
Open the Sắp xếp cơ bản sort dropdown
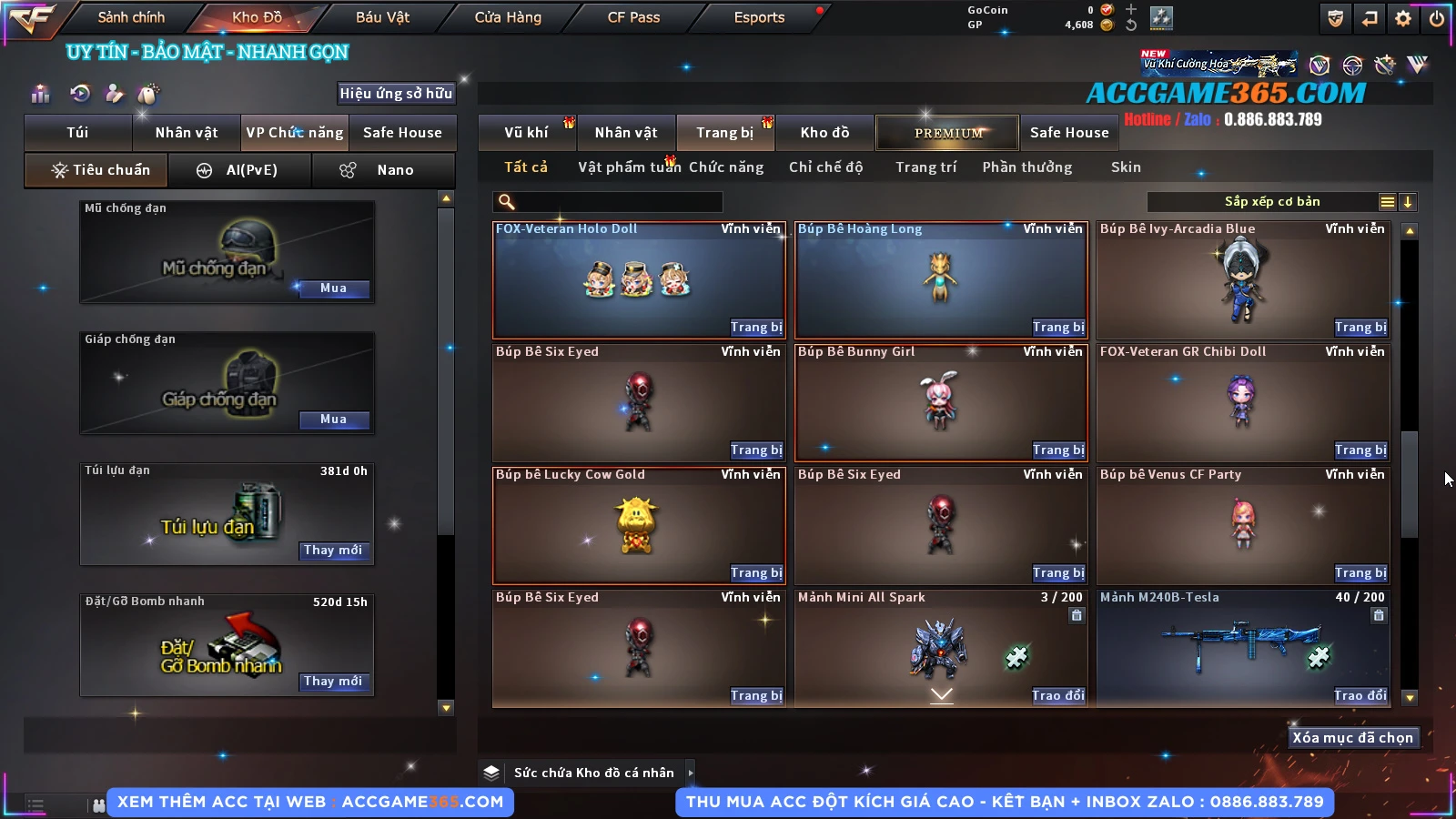(1271, 202)
